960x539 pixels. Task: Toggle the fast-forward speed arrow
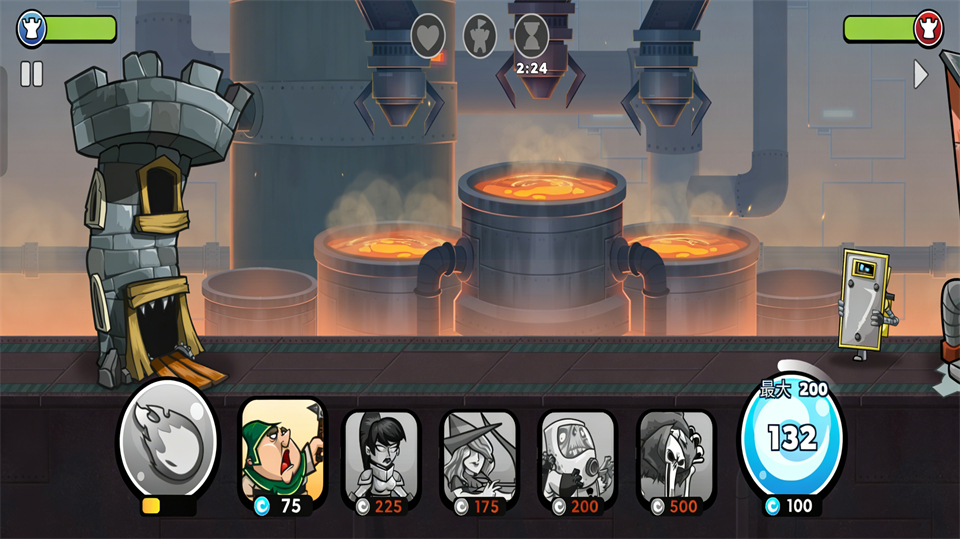coord(921,74)
